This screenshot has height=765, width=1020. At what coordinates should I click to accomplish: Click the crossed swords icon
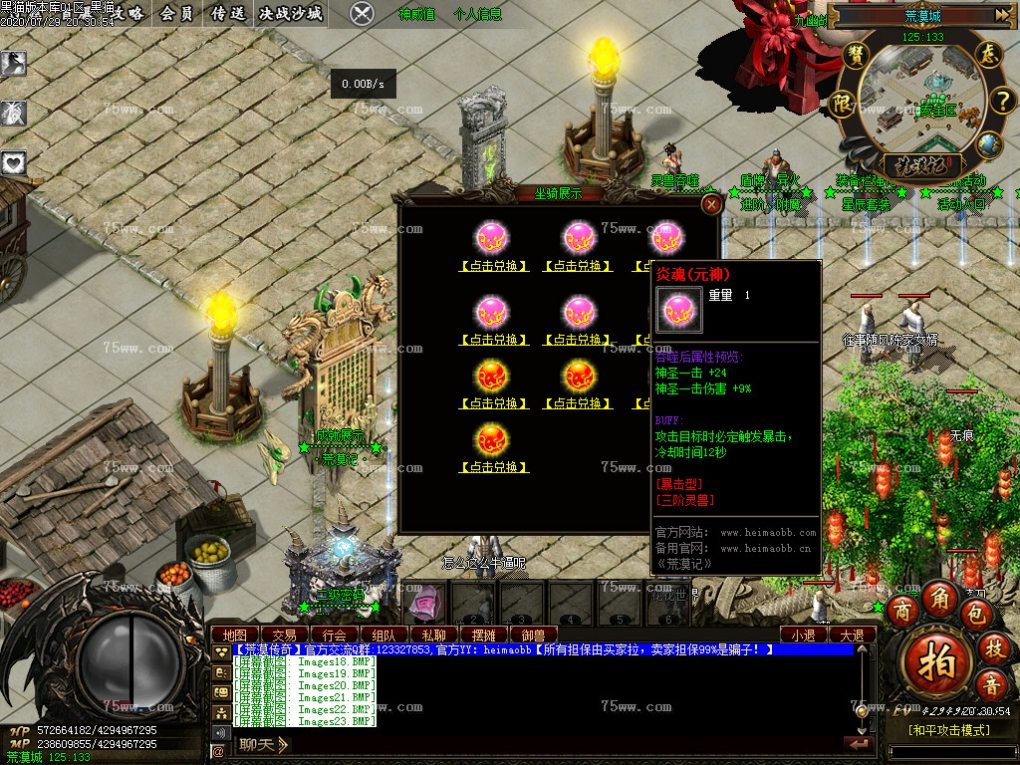point(362,14)
